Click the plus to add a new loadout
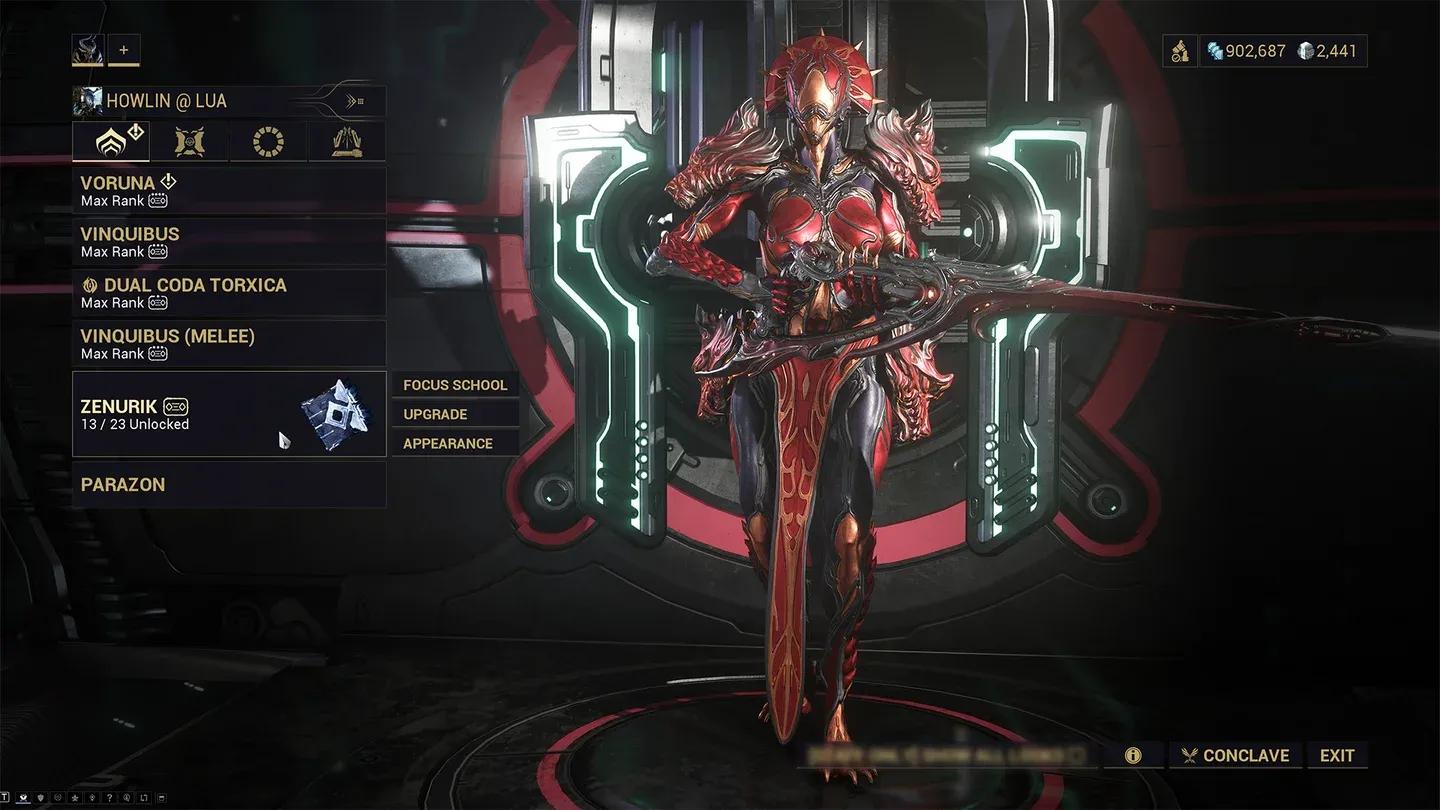 click(x=124, y=48)
